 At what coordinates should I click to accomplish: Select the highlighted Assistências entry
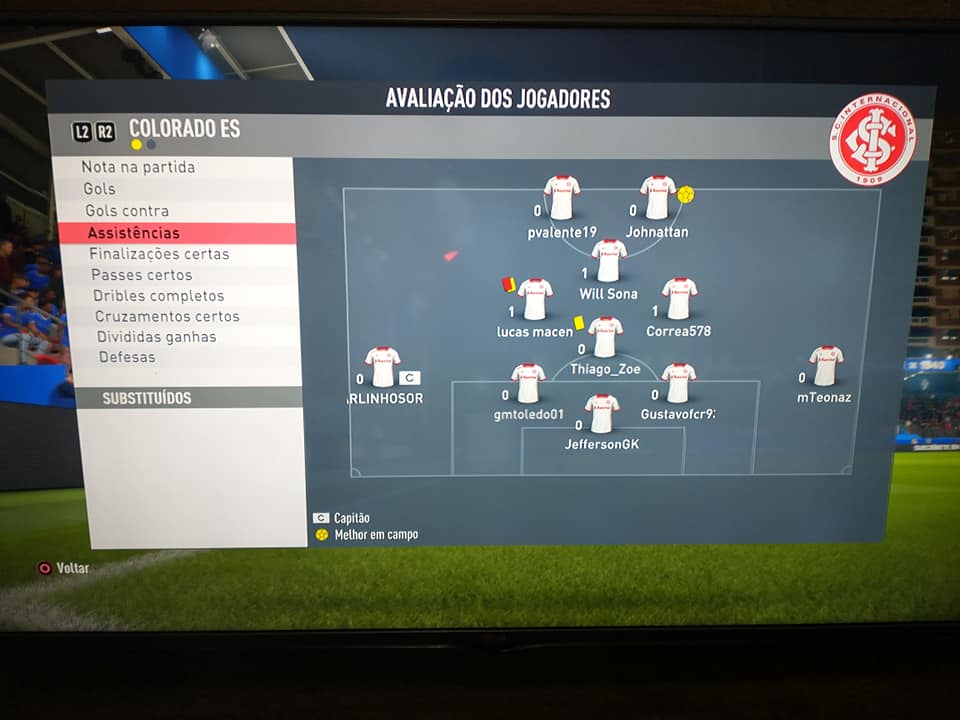pyautogui.click(x=134, y=233)
